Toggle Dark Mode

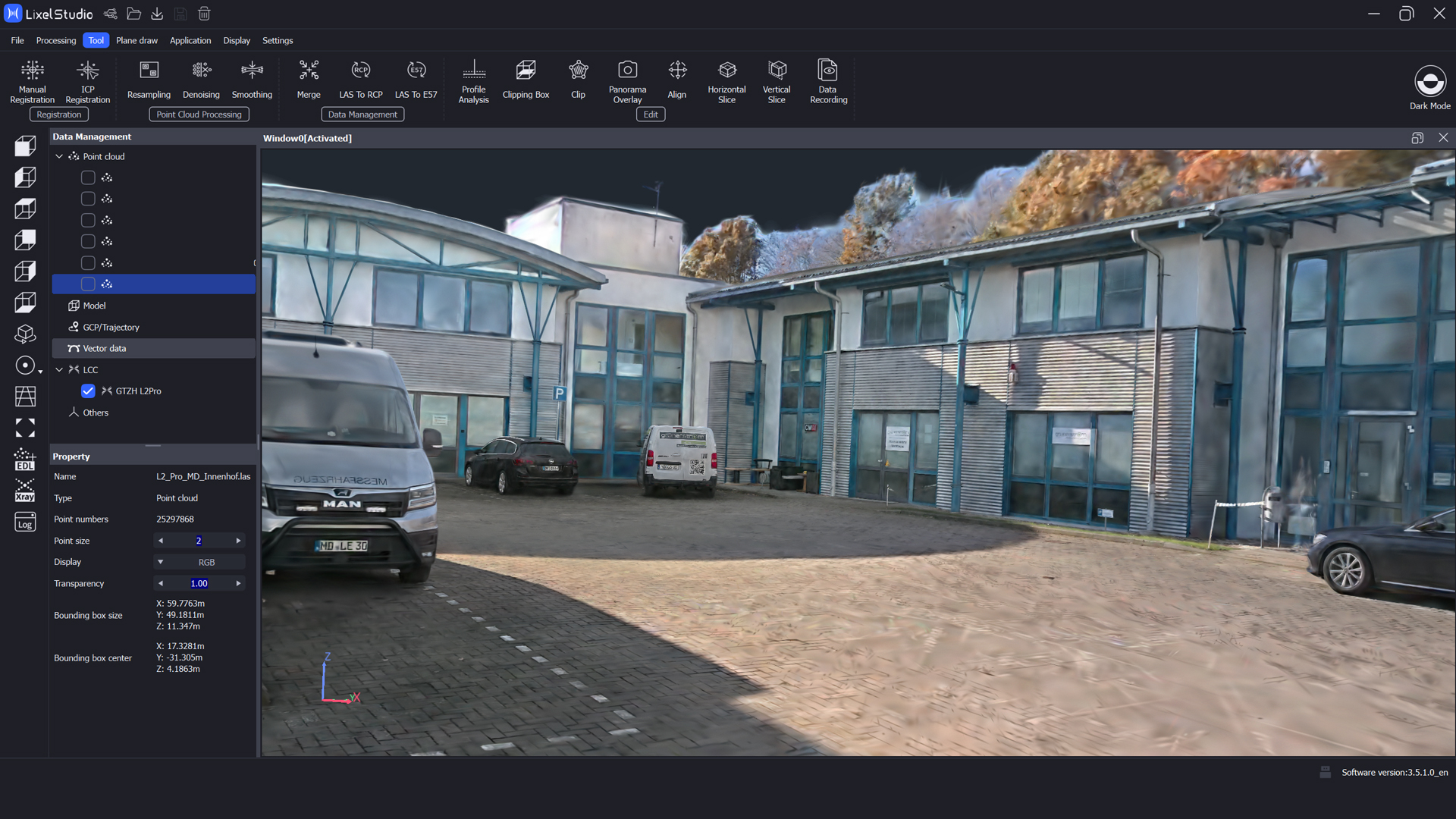(x=1429, y=87)
